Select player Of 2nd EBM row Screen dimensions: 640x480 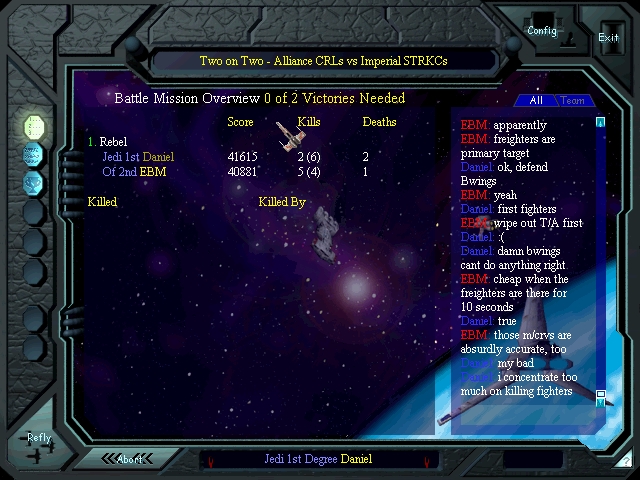click(134, 172)
